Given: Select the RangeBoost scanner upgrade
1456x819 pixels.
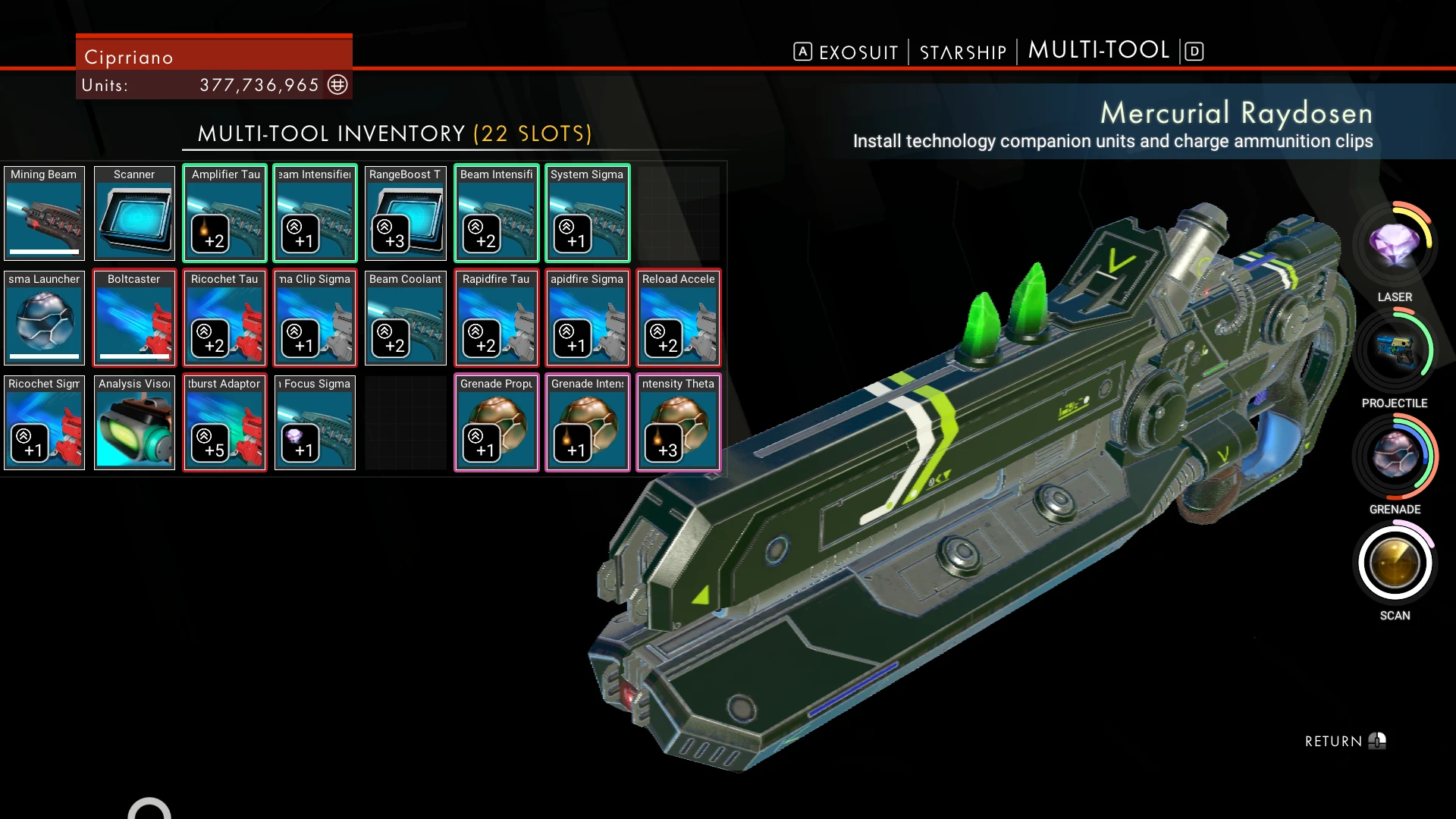Looking at the screenshot, I should [406, 213].
